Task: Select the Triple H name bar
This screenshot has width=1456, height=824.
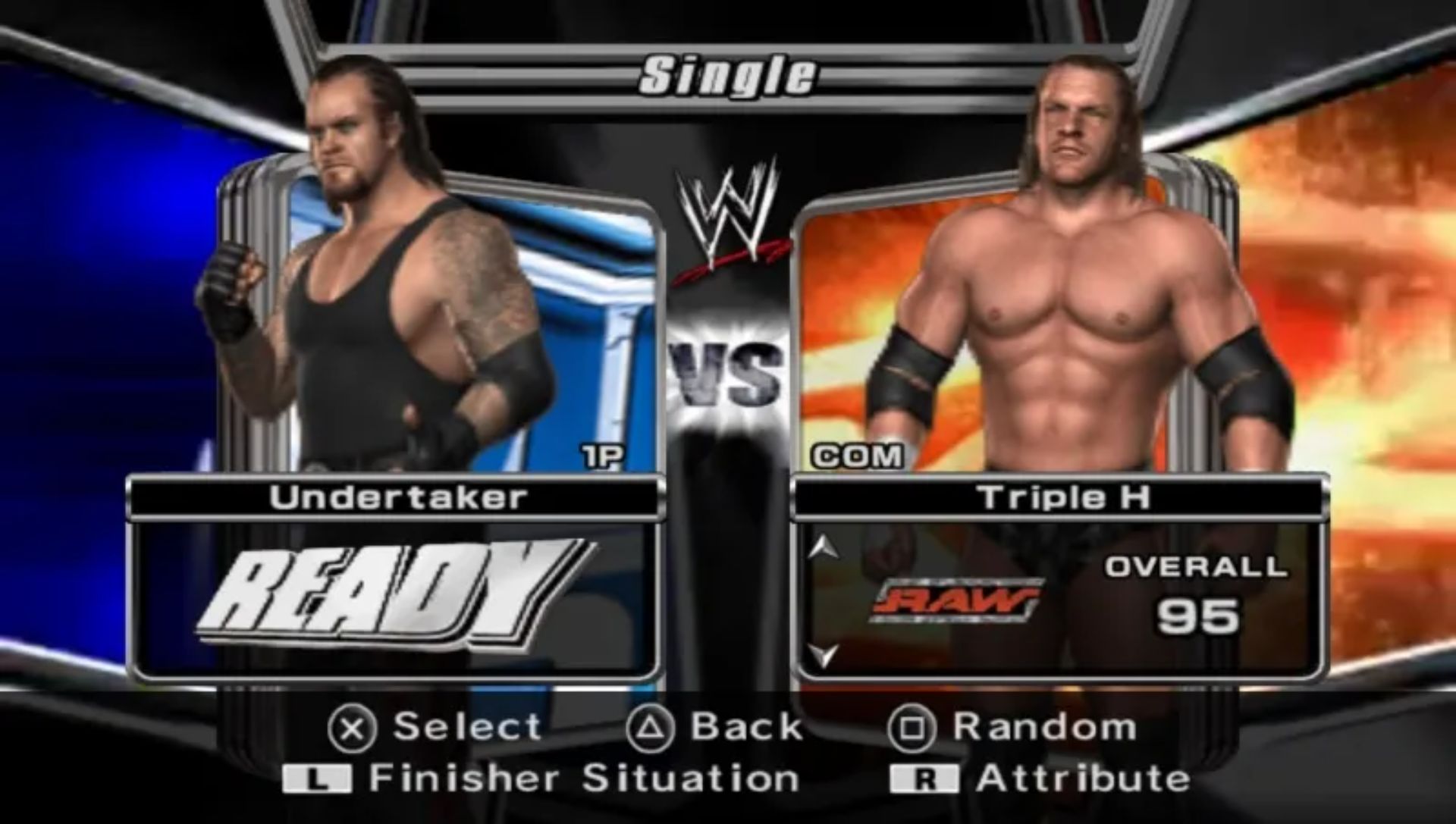Action: [1062, 498]
